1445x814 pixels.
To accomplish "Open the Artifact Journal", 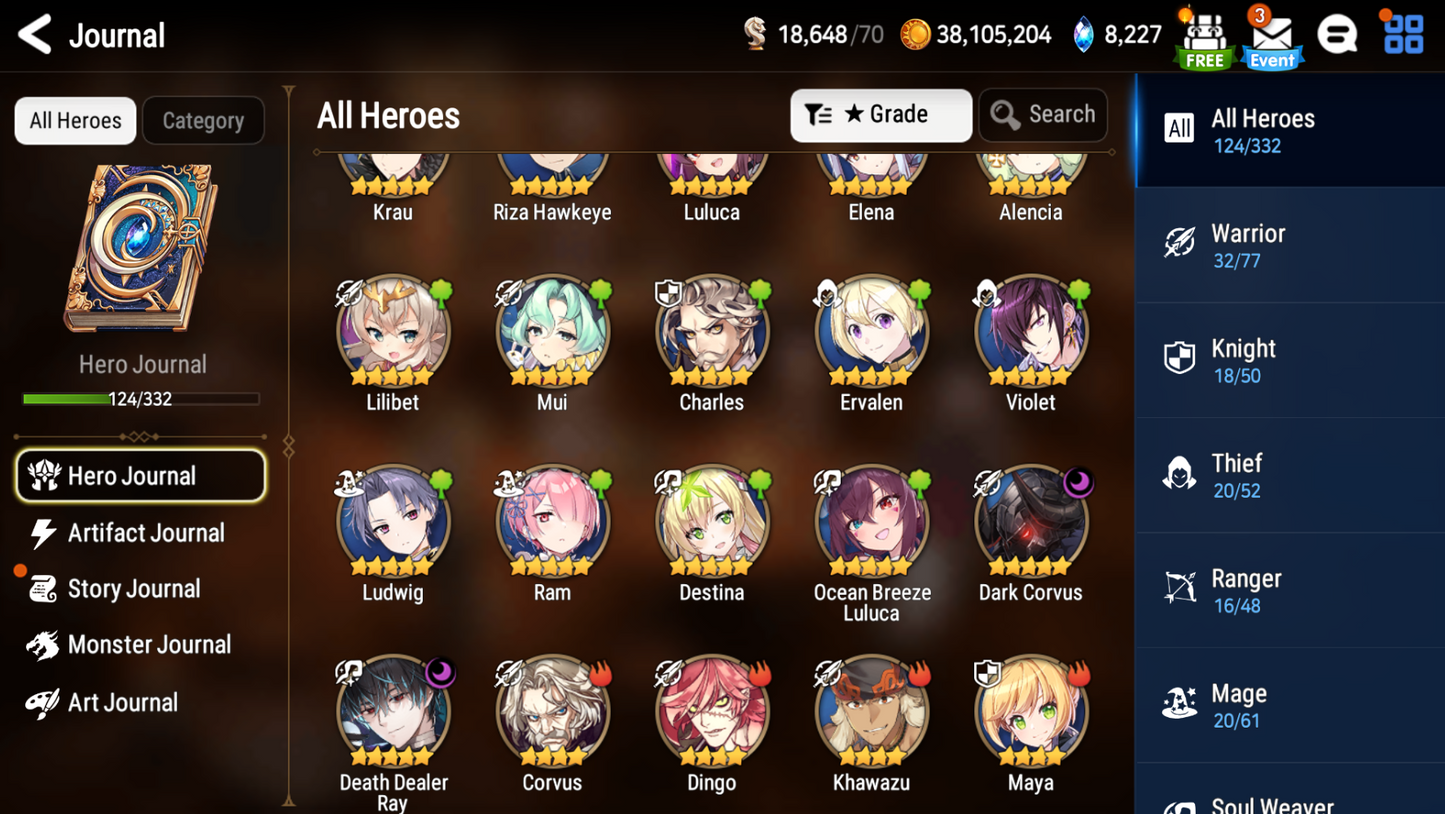I will click(145, 533).
